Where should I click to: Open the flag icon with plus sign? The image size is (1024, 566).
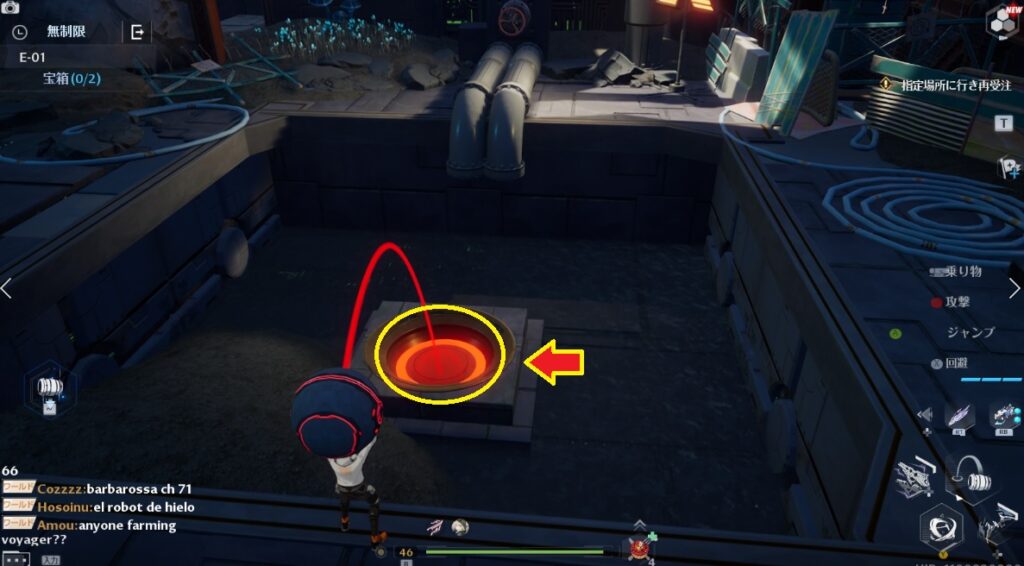pyautogui.click(x=1008, y=168)
